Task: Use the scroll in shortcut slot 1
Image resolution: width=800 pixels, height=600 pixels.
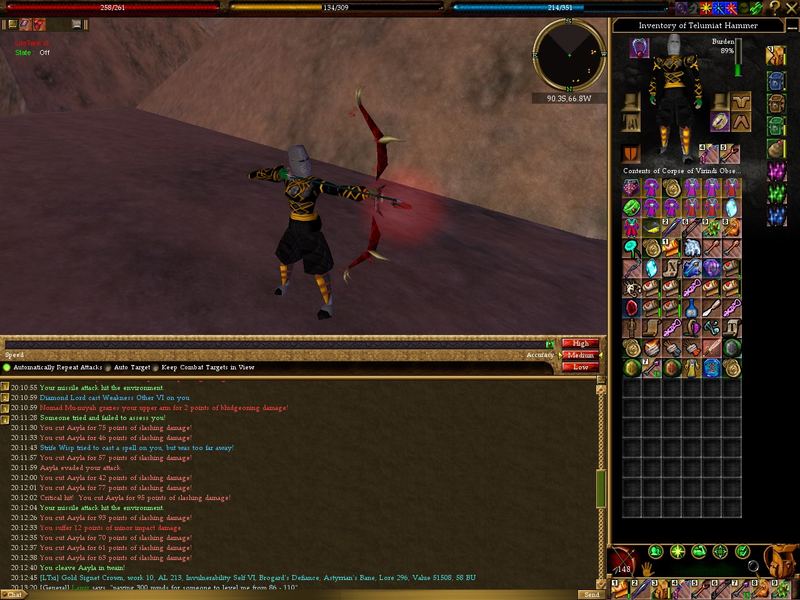Action: click(620, 590)
